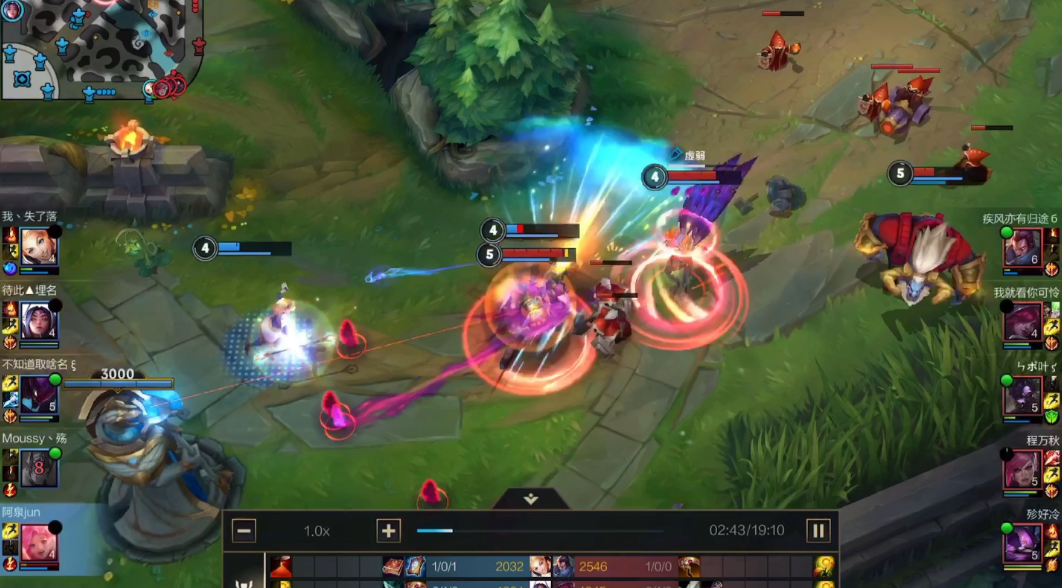
Task: Select player 待此▲埋名's champion portrait
Action: click(x=39, y=320)
